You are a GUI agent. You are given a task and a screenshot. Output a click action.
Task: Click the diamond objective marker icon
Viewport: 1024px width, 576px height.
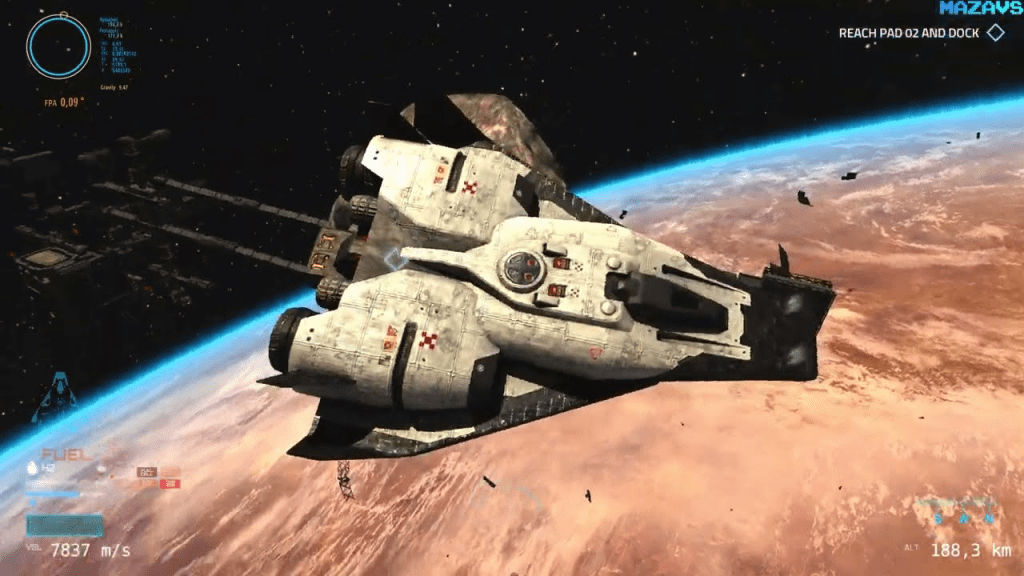coord(995,33)
